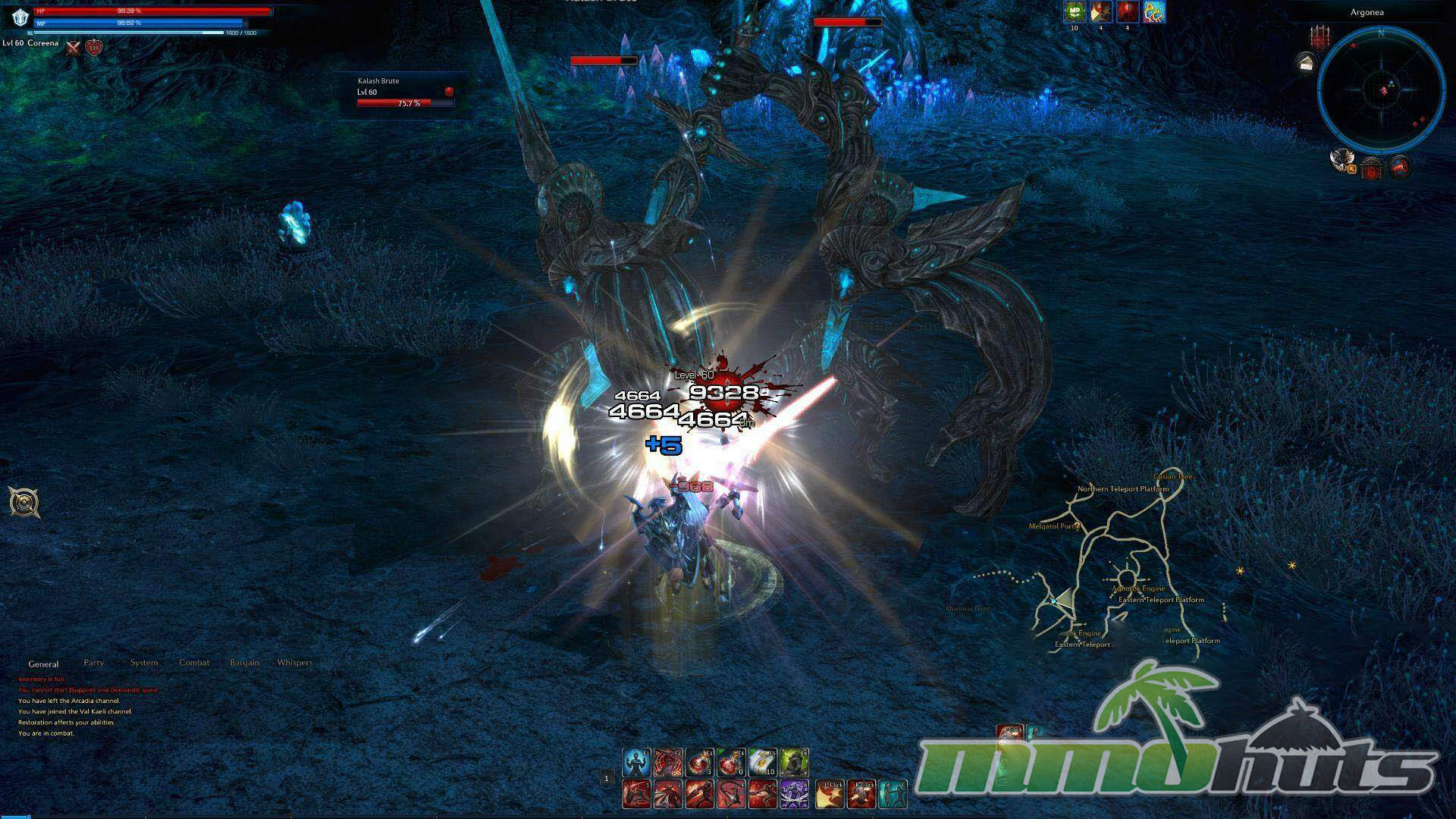Activate the F6 green hooded figure slot
The image size is (1456, 819).
pos(794,763)
